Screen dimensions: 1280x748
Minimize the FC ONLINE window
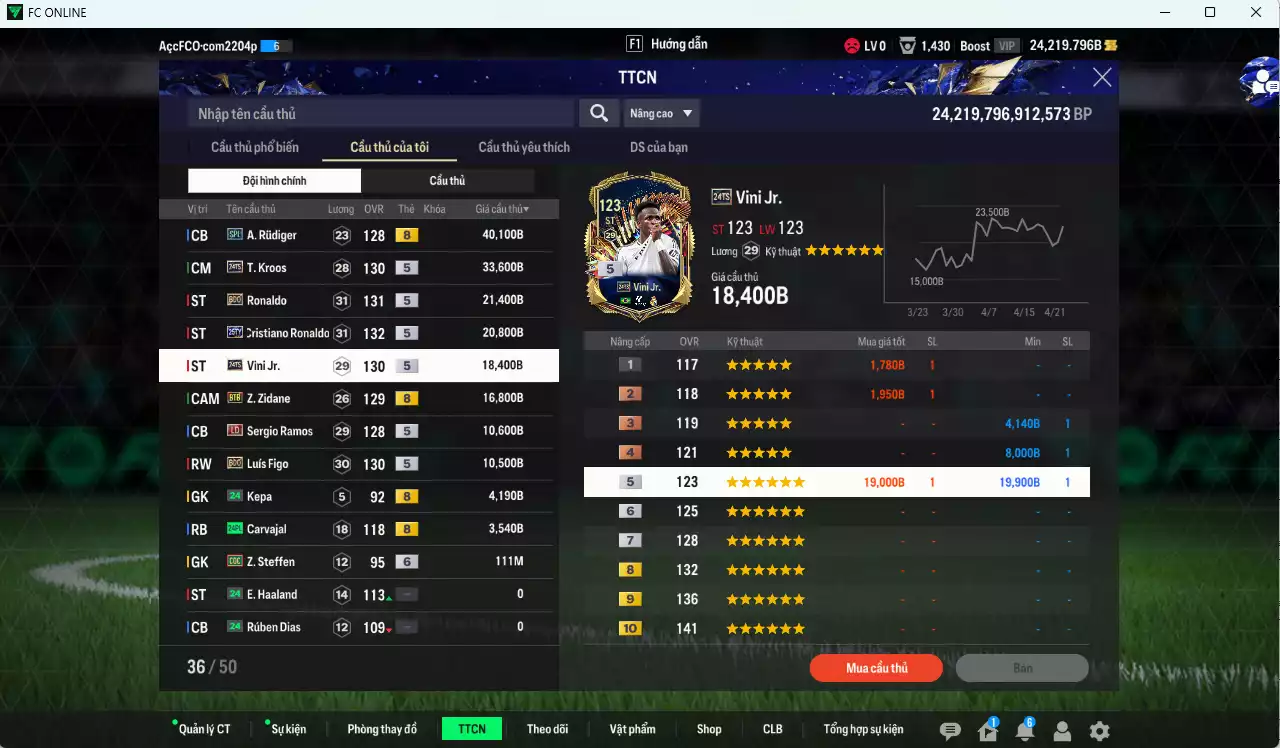pos(1164,12)
